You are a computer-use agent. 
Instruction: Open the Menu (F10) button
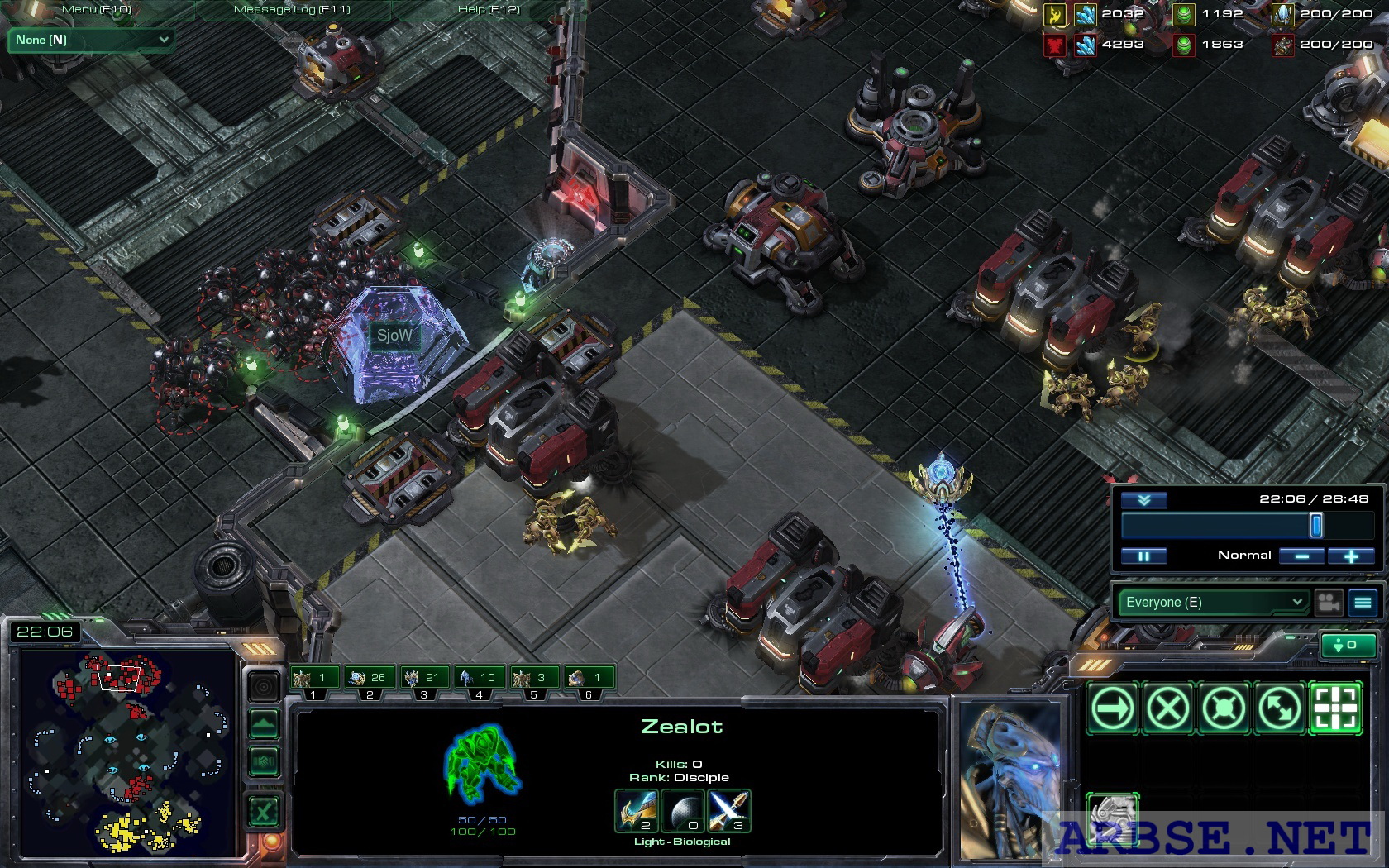[x=97, y=9]
